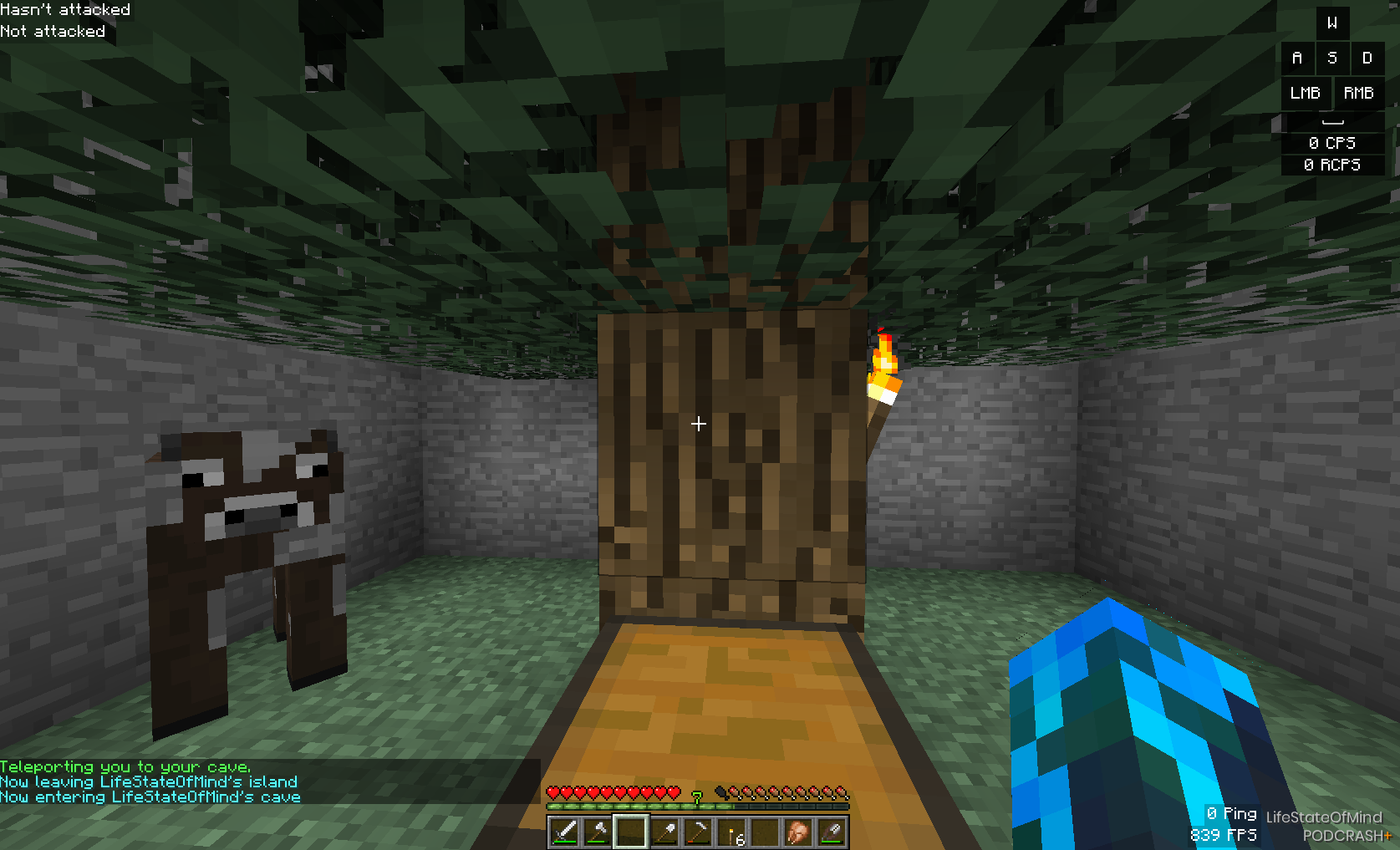Viewport: 1400px width, 850px height.
Task: Select the stone axe in the hotbar
Action: click(x=597, y=832)
